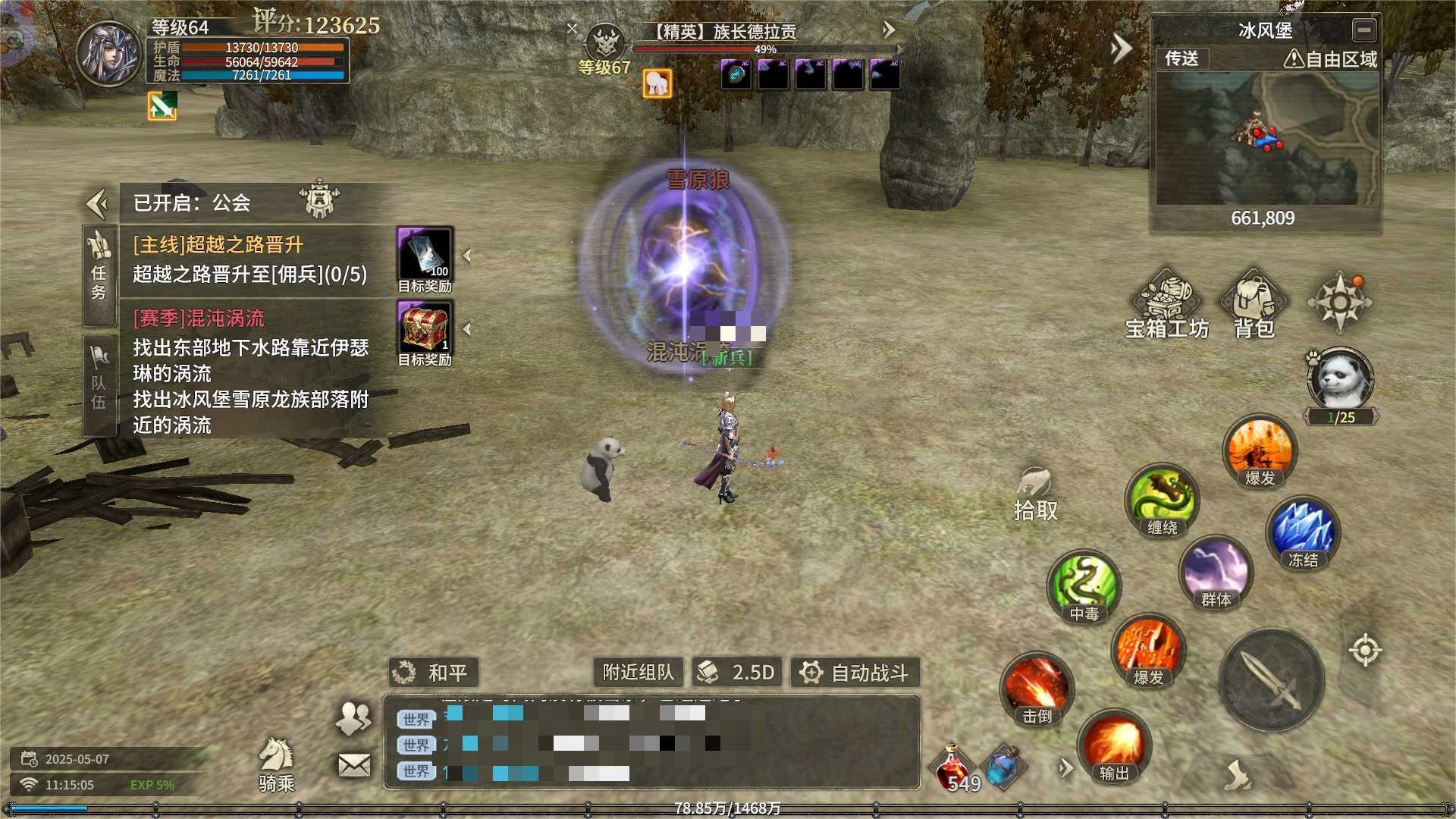
Task: Use the red health potion
Action: [x=952, y=767]
